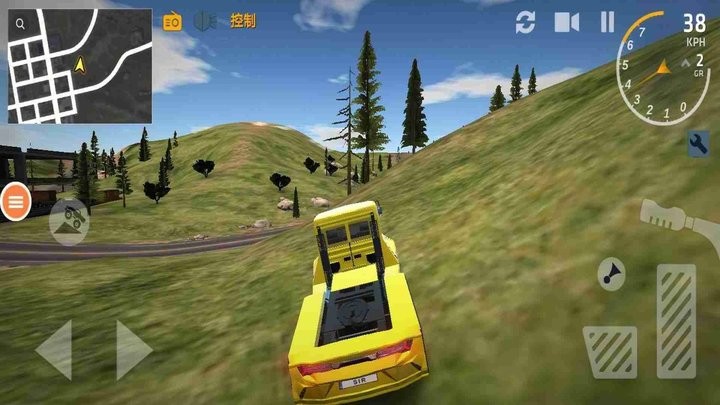This screenshot has height=405, width=720.
Task: Reset the car with the circular arrows icon
Action: coord(526,21)
